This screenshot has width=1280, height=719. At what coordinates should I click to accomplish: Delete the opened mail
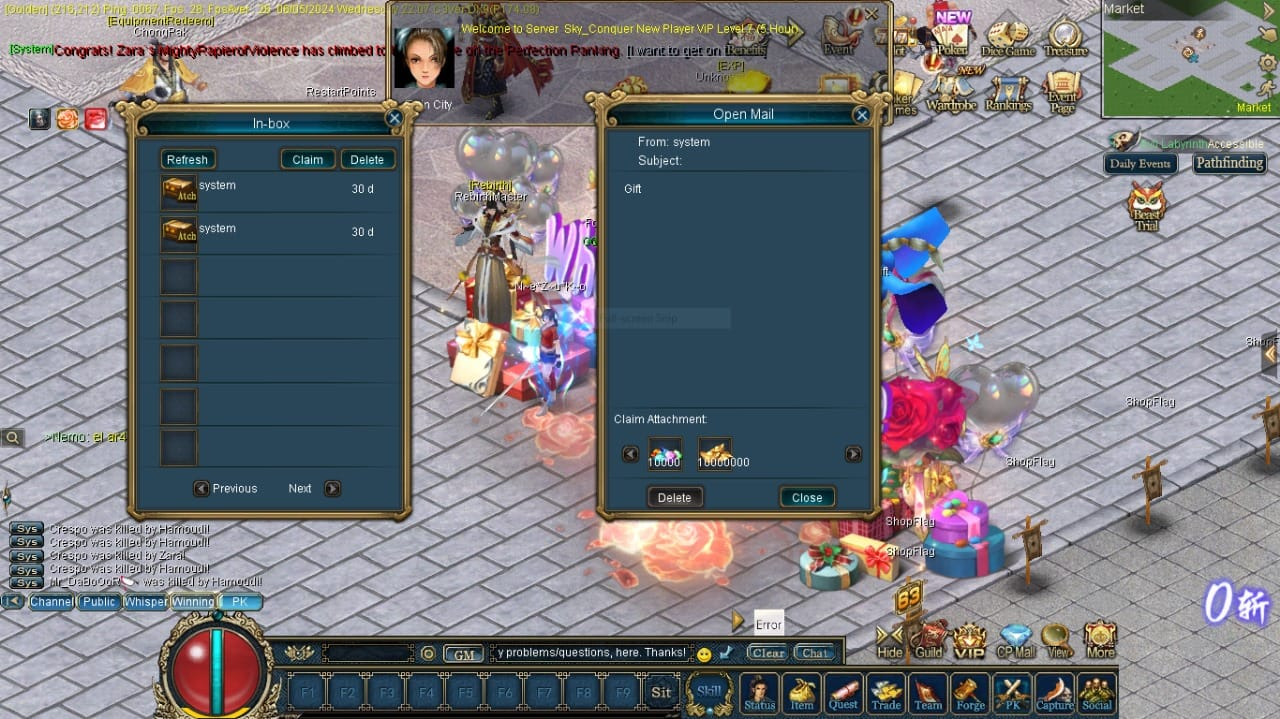[674, 497]
